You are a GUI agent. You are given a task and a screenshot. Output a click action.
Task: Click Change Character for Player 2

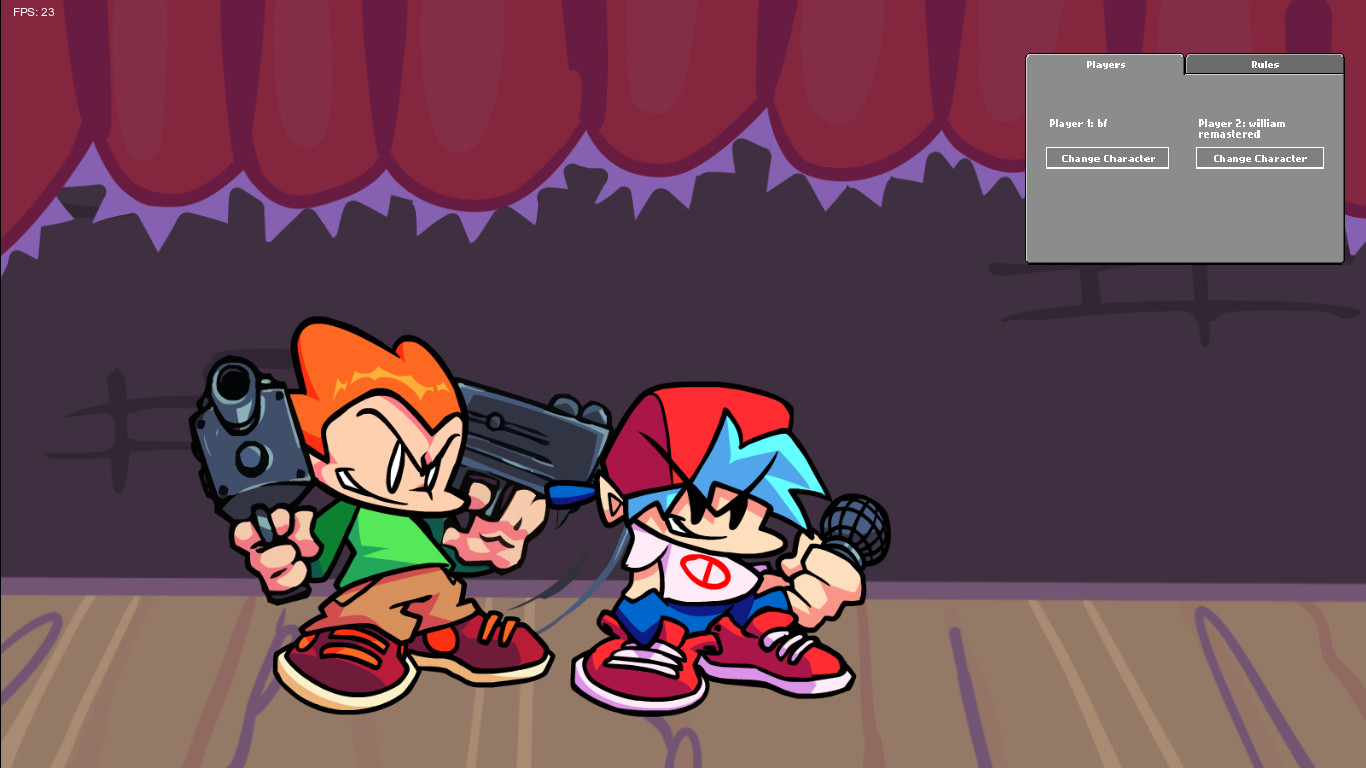pyautogui.click(x=1259, y=157)
